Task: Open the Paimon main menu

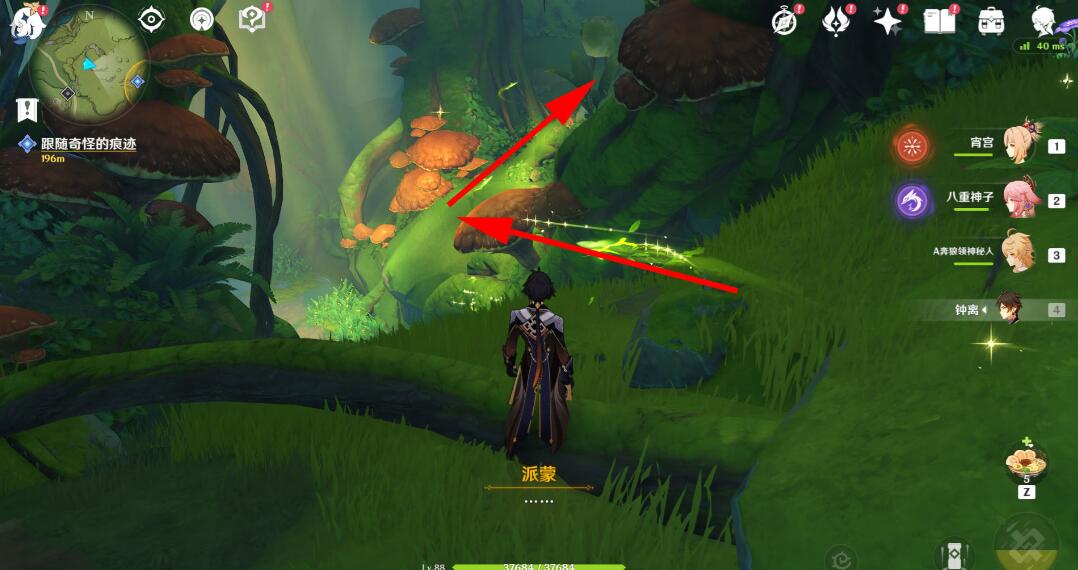Action: tap(22, 22)
